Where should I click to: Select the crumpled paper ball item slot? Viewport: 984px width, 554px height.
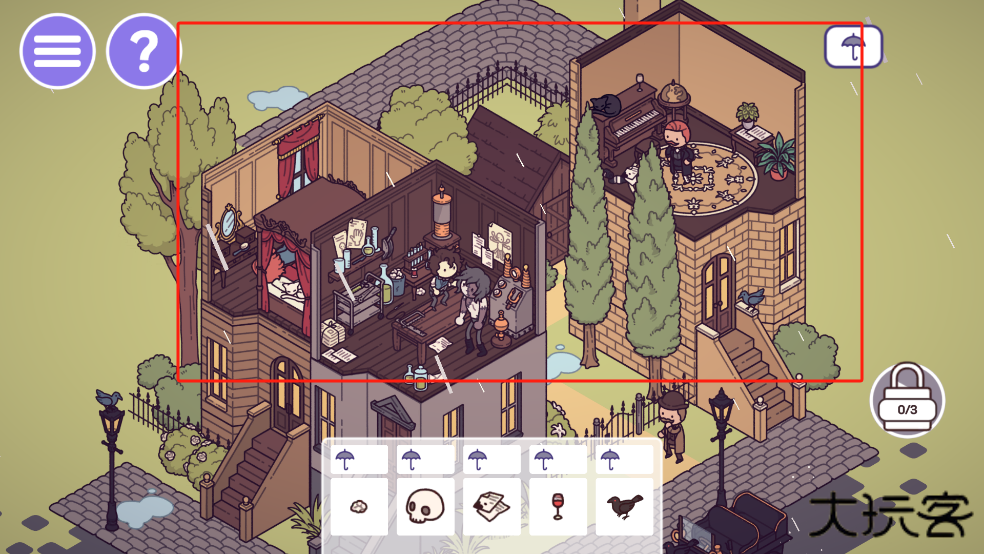tap(359, 507)
